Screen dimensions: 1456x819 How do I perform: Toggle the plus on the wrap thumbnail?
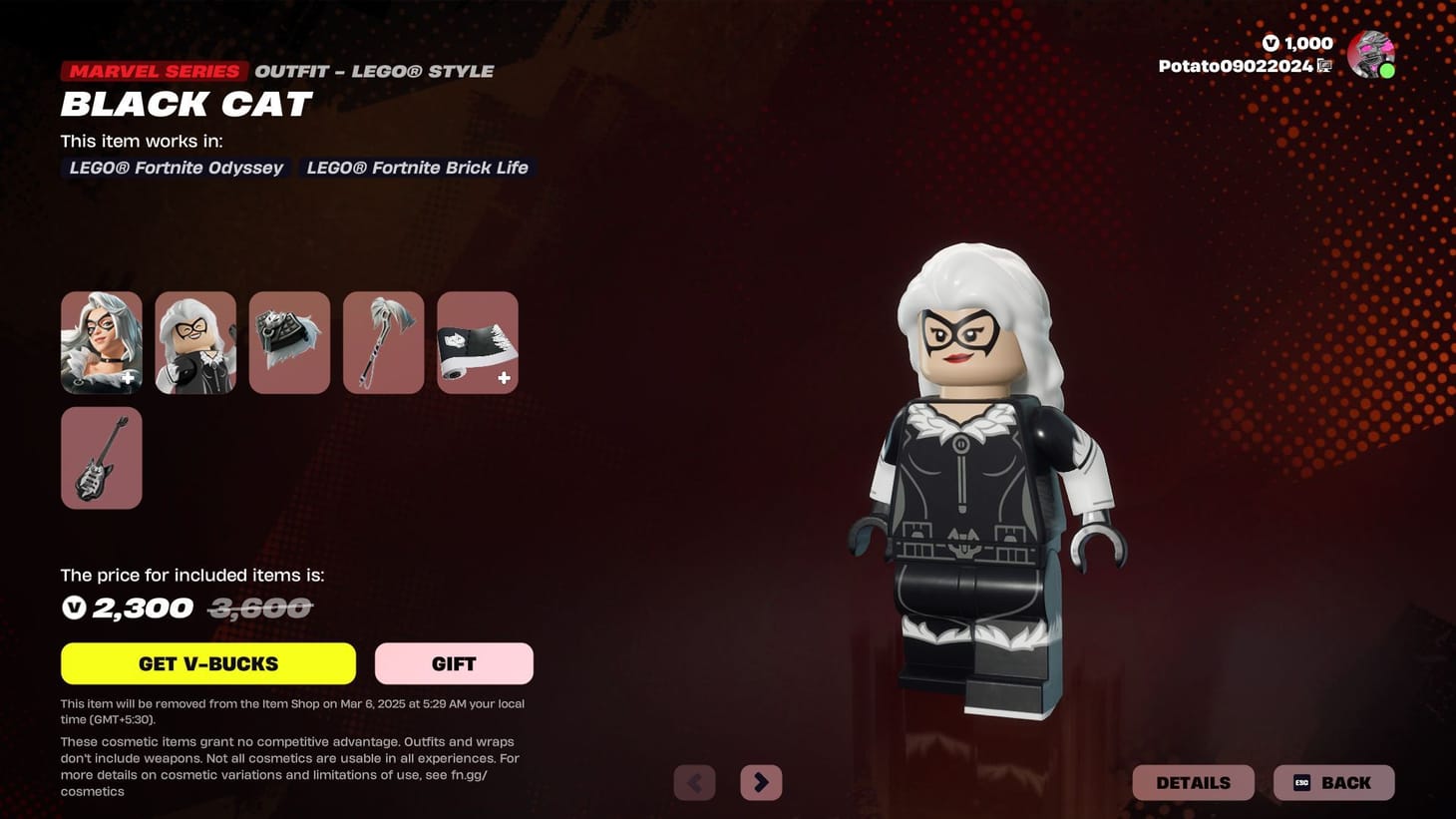click(505, 378)
